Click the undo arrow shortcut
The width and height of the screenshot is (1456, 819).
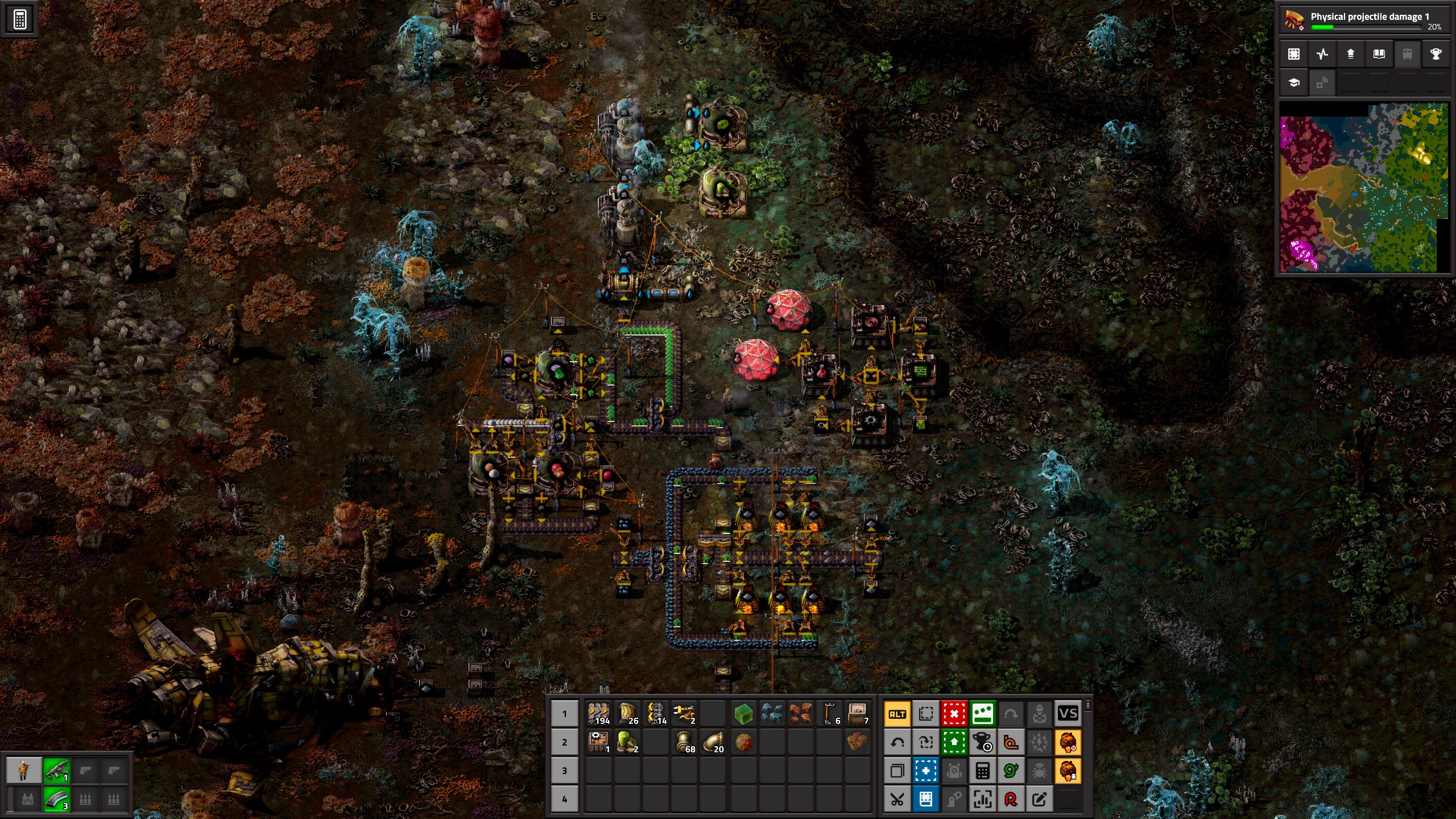coord(897,742)
